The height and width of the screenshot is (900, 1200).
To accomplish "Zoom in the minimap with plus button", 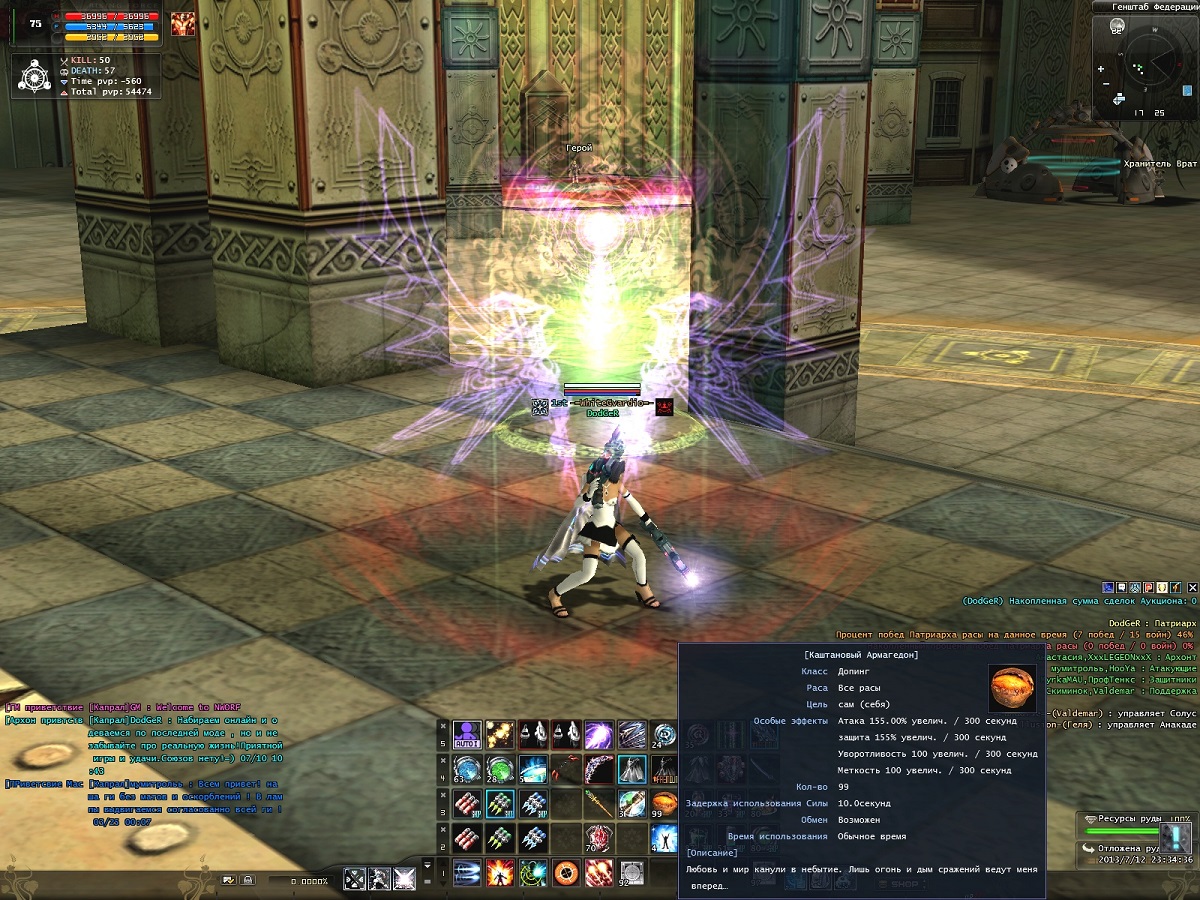I will point(1101,69).
